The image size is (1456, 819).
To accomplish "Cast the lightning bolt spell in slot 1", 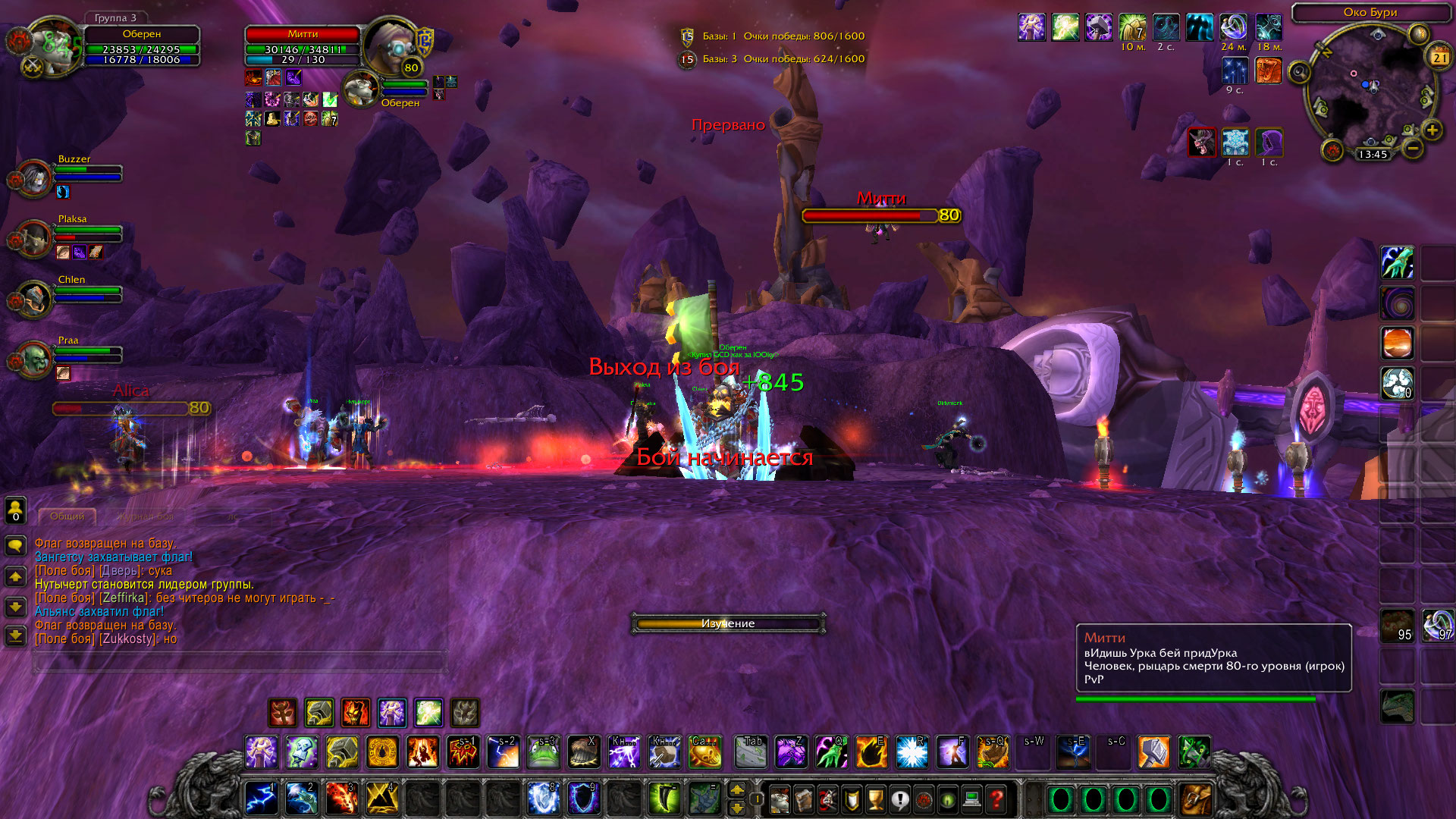I will tap(261, 799).
